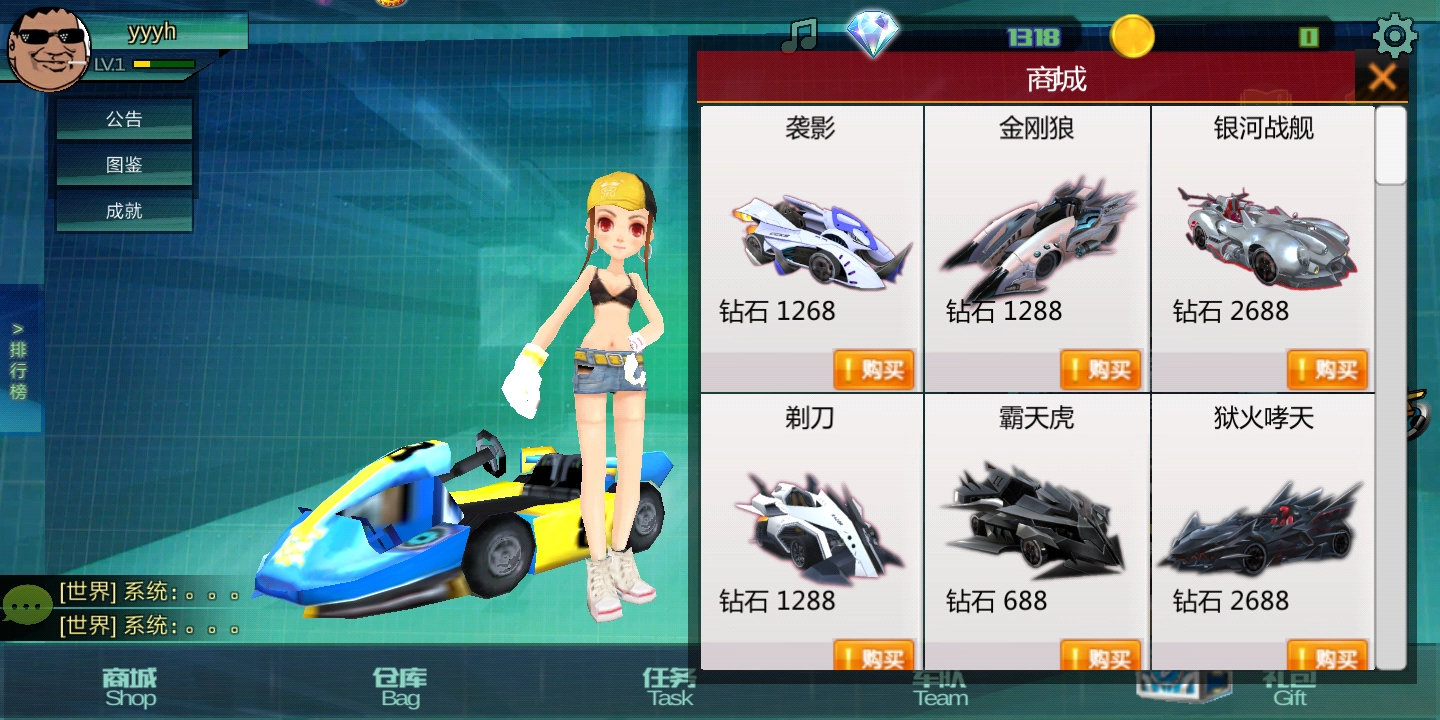Open the settings gear icon
The width and height of the screenshot is (1440, 720).
[1394, 35]
